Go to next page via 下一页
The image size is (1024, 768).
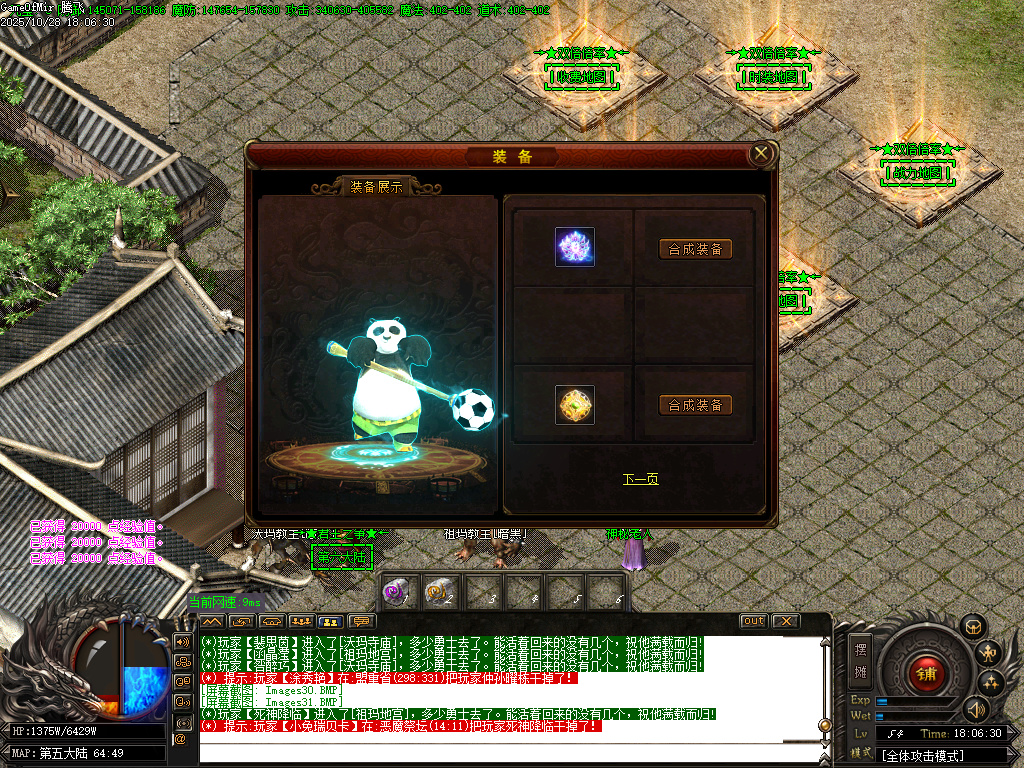tap(640, 479)
